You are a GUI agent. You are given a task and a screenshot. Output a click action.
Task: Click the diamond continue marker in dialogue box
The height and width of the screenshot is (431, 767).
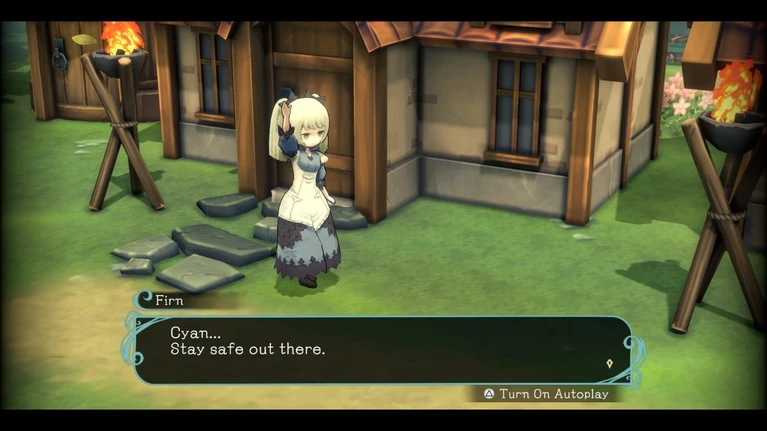coord(609,363)
